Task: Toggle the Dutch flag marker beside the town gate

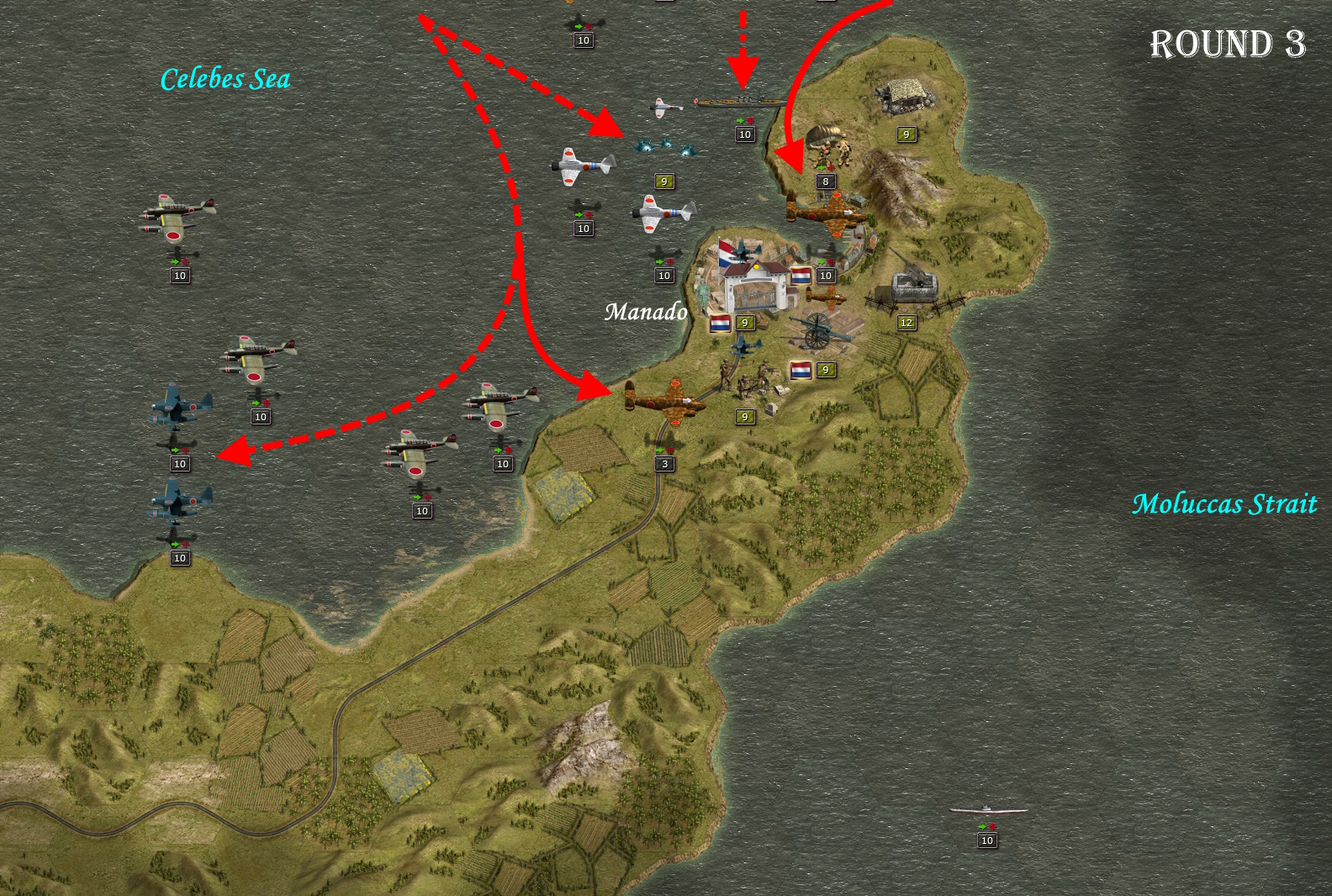Action: [x=719, y=321]
